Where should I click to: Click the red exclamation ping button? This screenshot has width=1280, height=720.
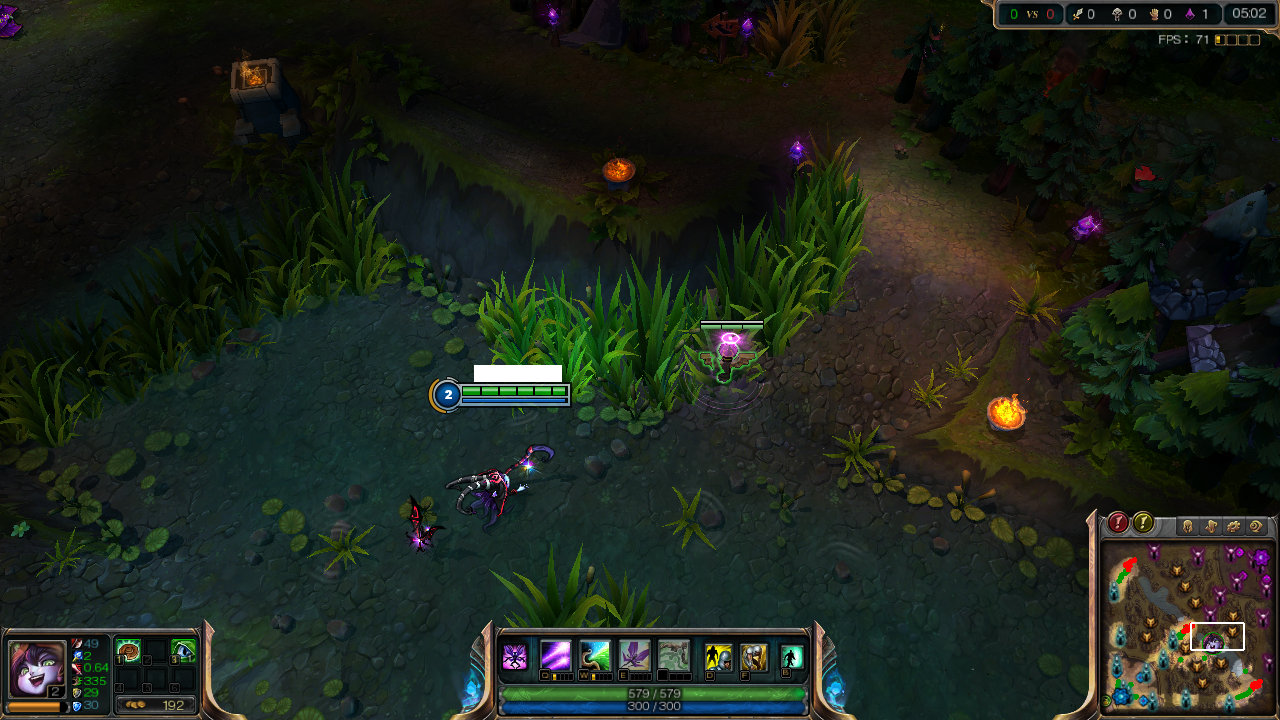1118,523
